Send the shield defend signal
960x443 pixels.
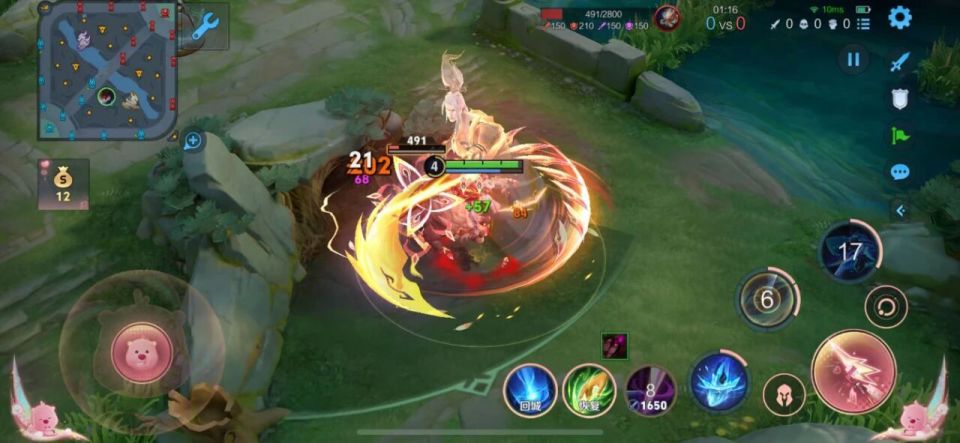(x=899, y=99)
